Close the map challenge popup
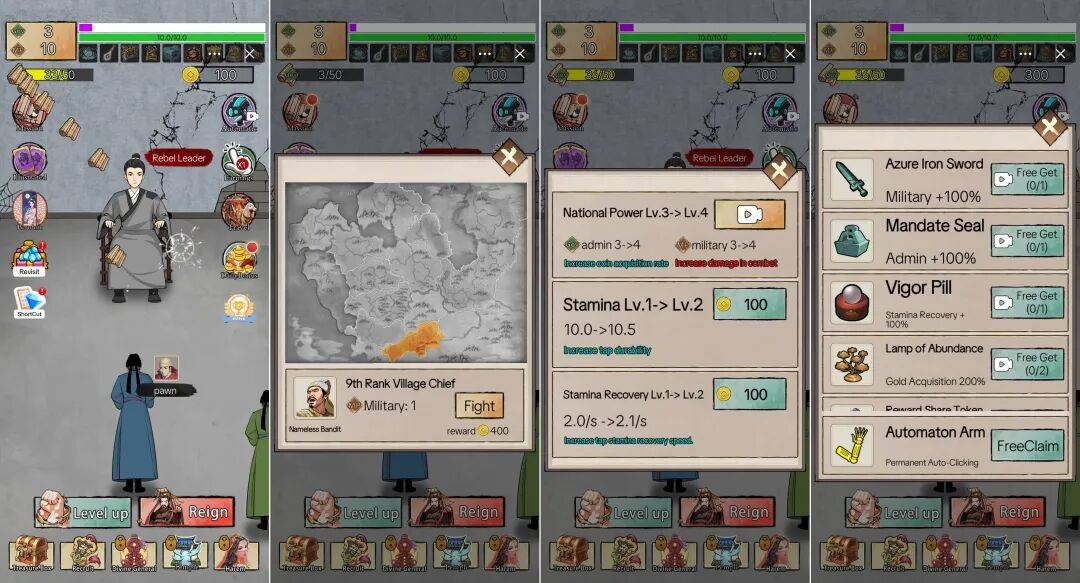 [509, 156]
